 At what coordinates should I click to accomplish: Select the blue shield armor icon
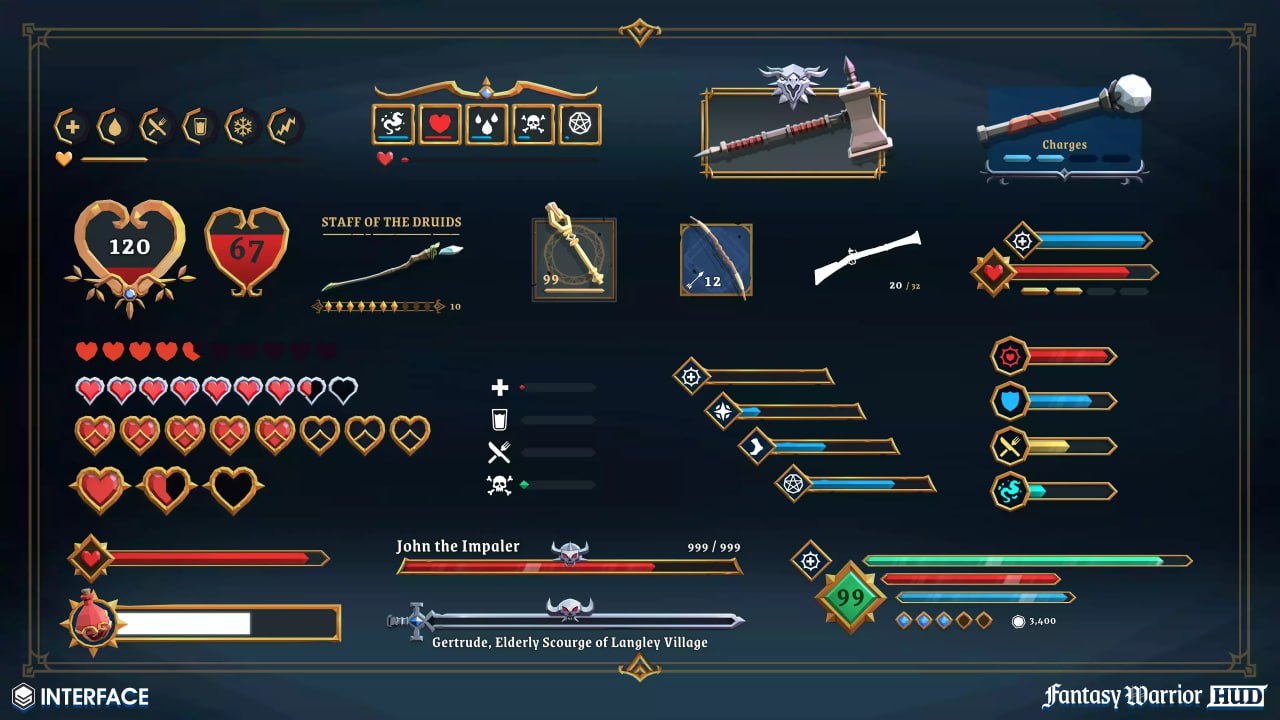[x=1008, y=400]
